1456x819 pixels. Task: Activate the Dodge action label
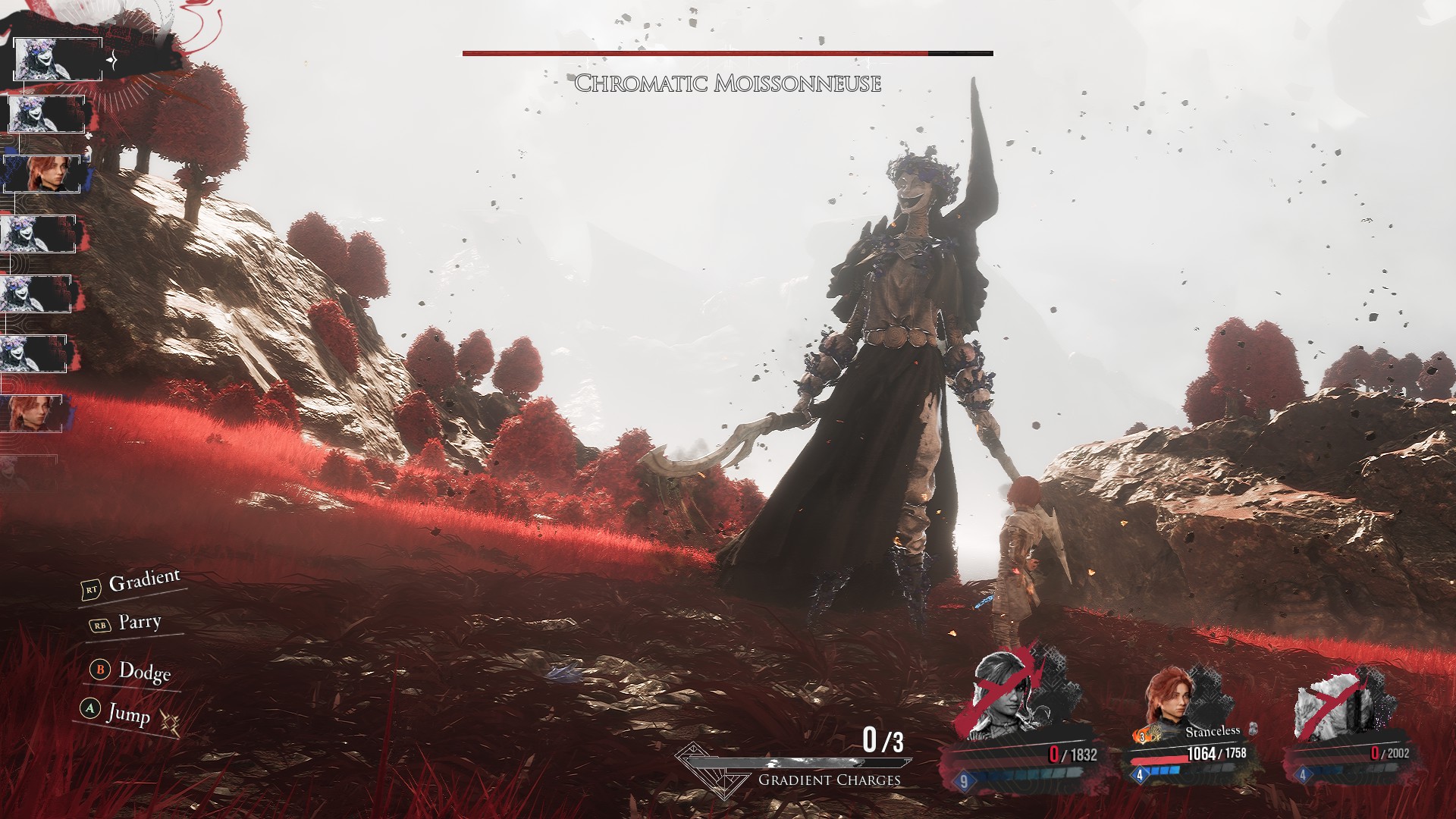(x=144, y=672)
